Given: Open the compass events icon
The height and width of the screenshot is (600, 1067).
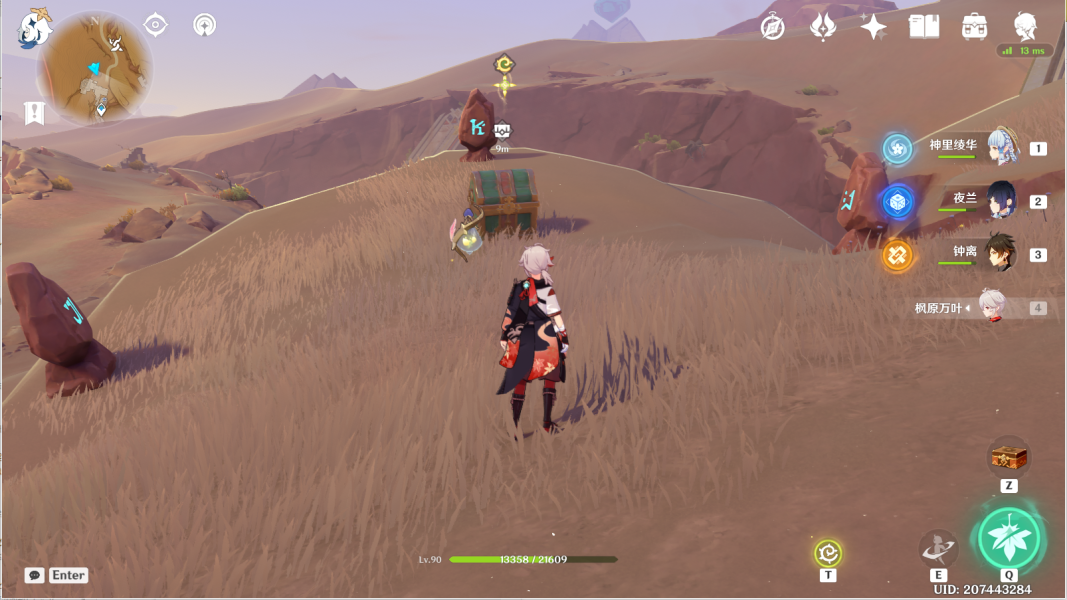Looking at the screenshot, I should (x=772, y=27).
